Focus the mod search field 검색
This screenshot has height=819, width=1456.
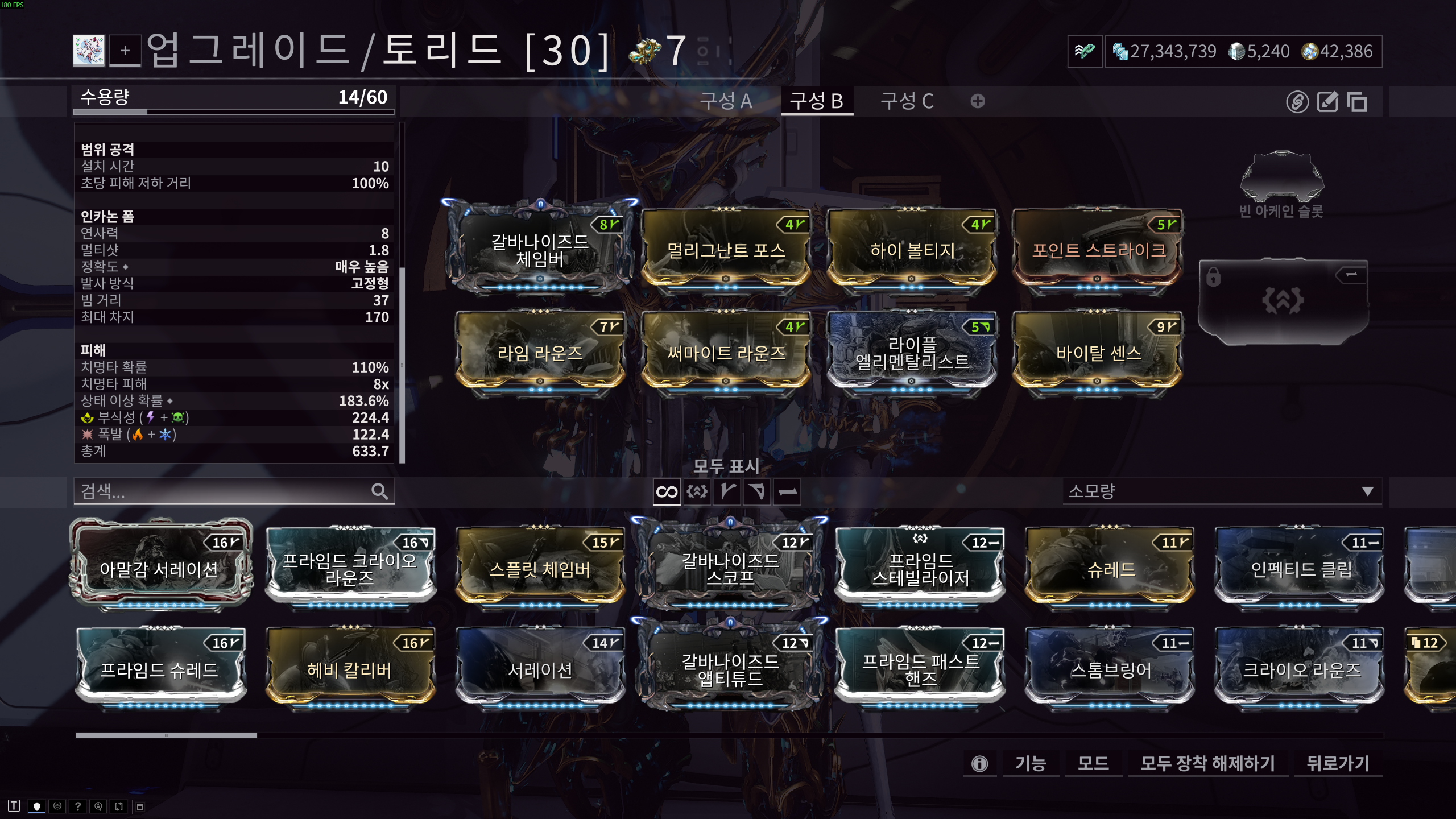coord(225,491)
